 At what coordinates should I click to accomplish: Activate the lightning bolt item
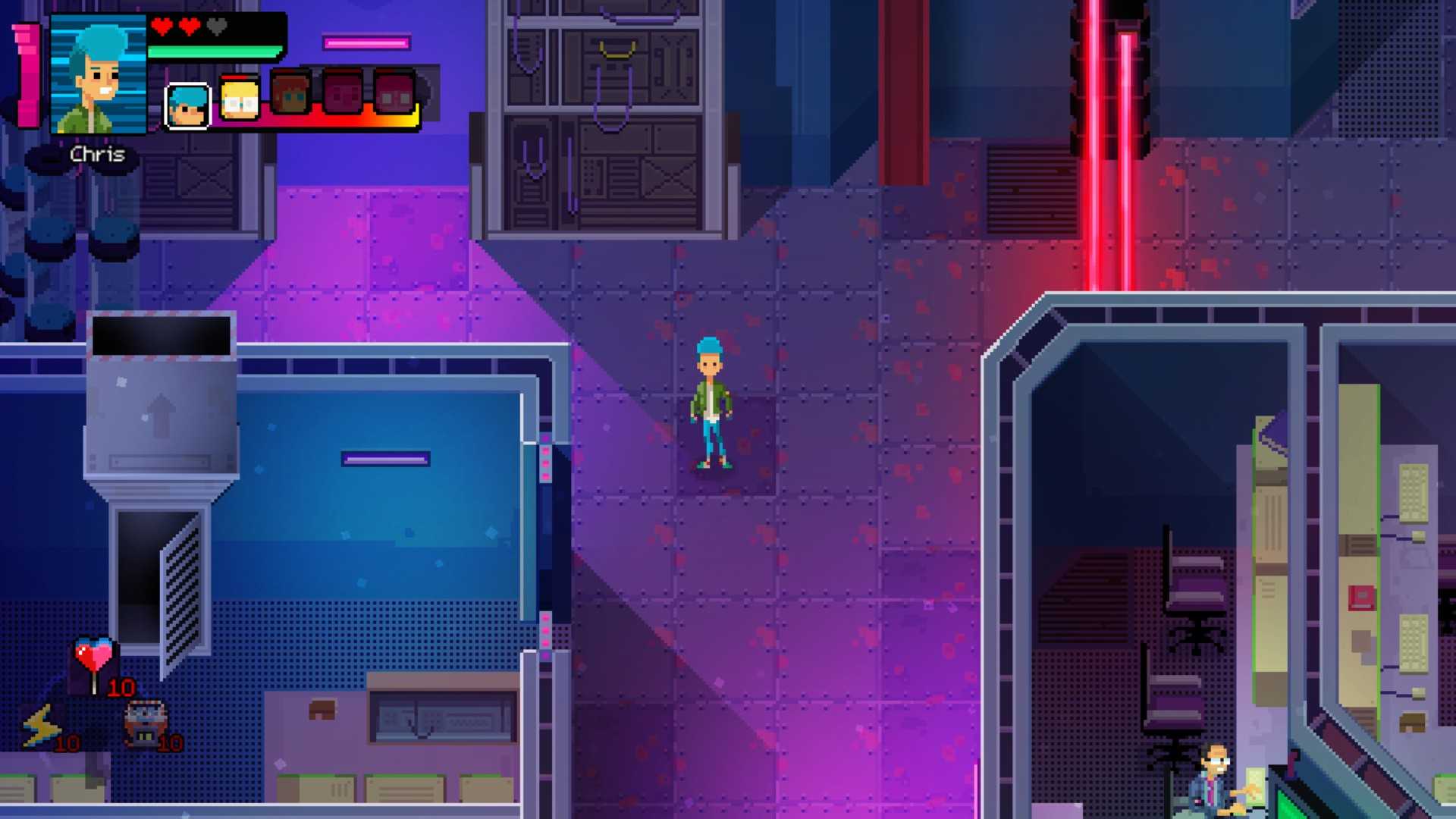[x=41, y=726]
